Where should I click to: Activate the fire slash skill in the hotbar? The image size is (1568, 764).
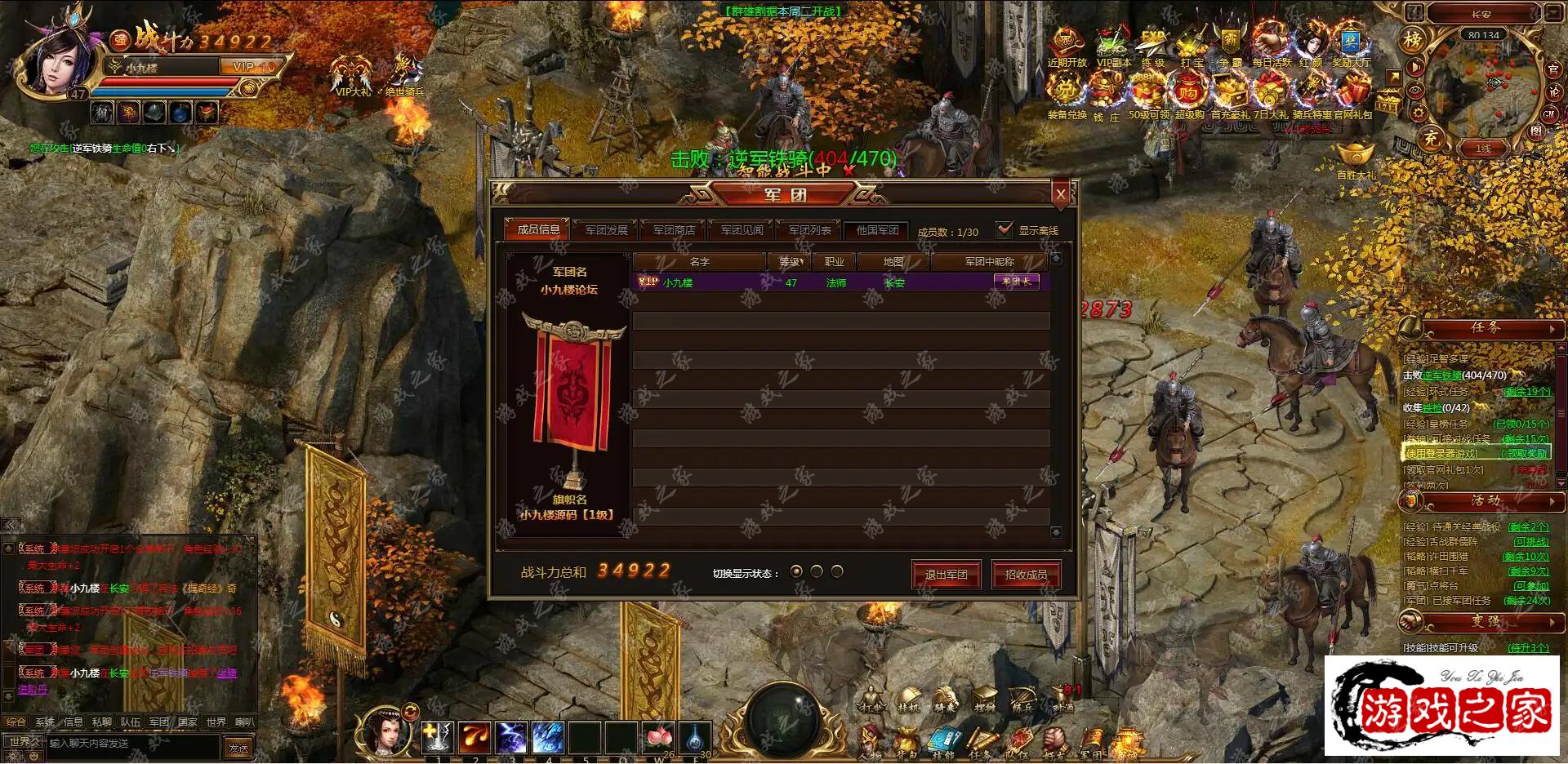coord(474,738)
